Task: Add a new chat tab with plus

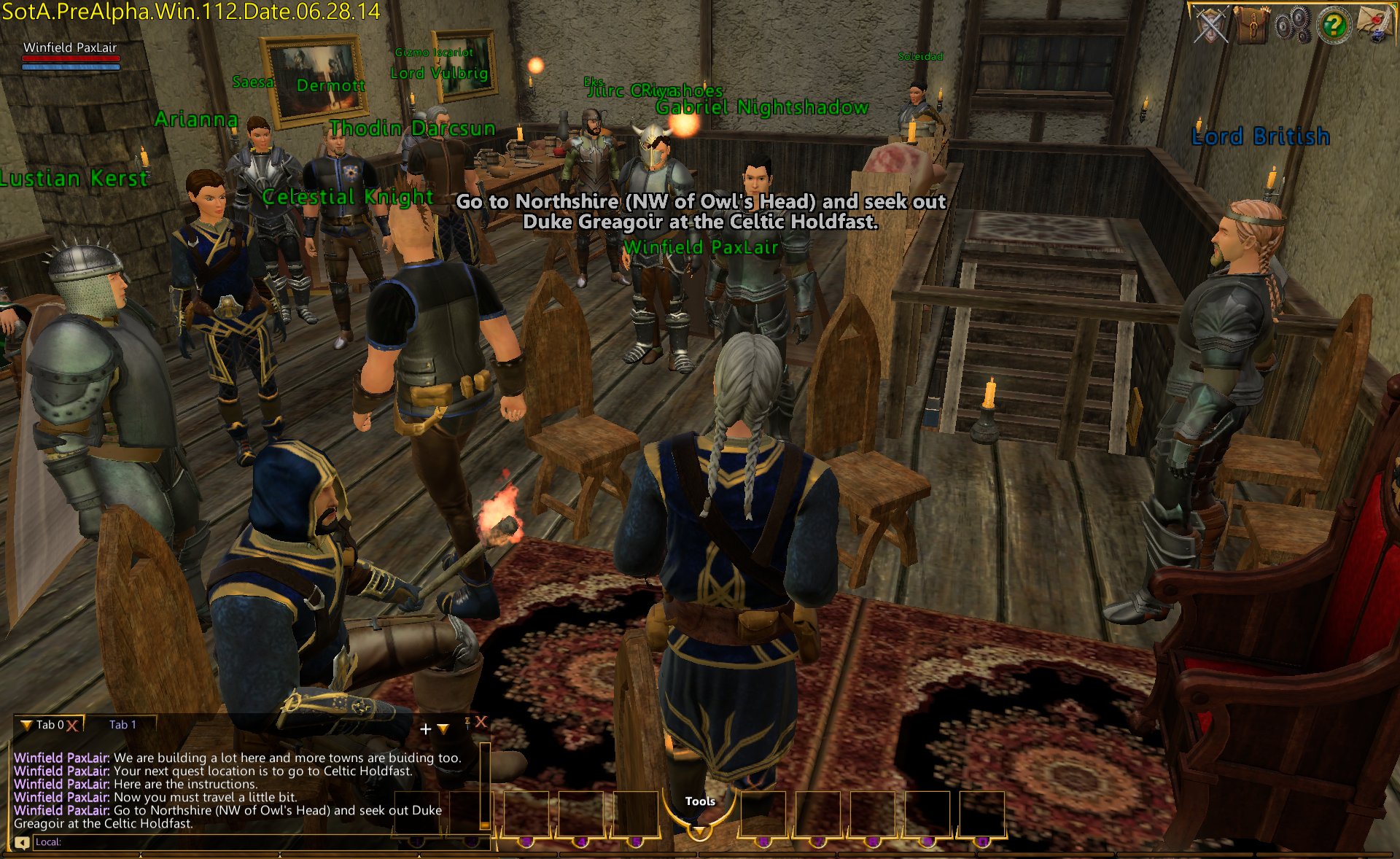Action: coord(426,728)
